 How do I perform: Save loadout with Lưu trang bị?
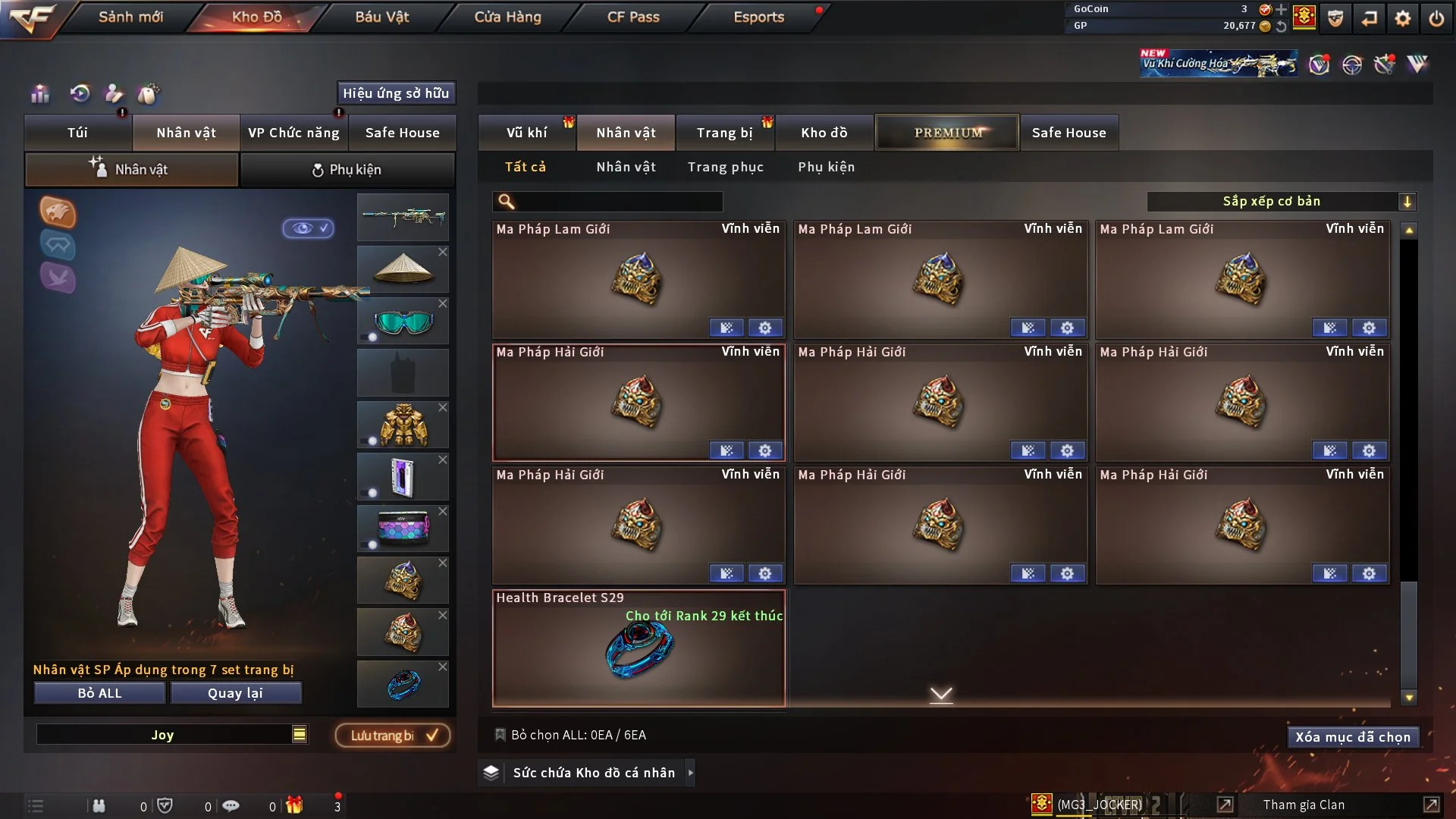click(393, 736)
